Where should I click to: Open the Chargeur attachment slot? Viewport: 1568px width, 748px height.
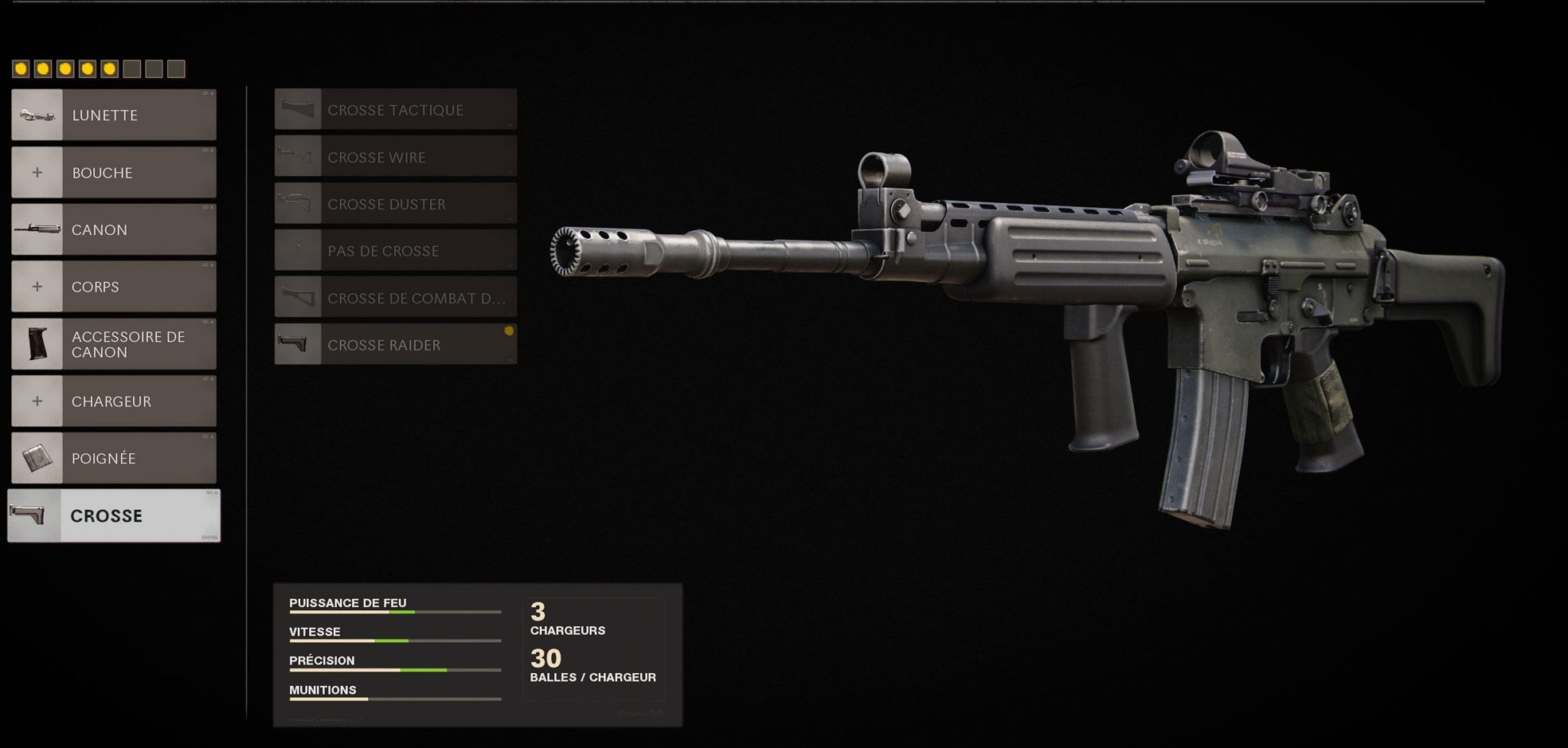point(113,400)
